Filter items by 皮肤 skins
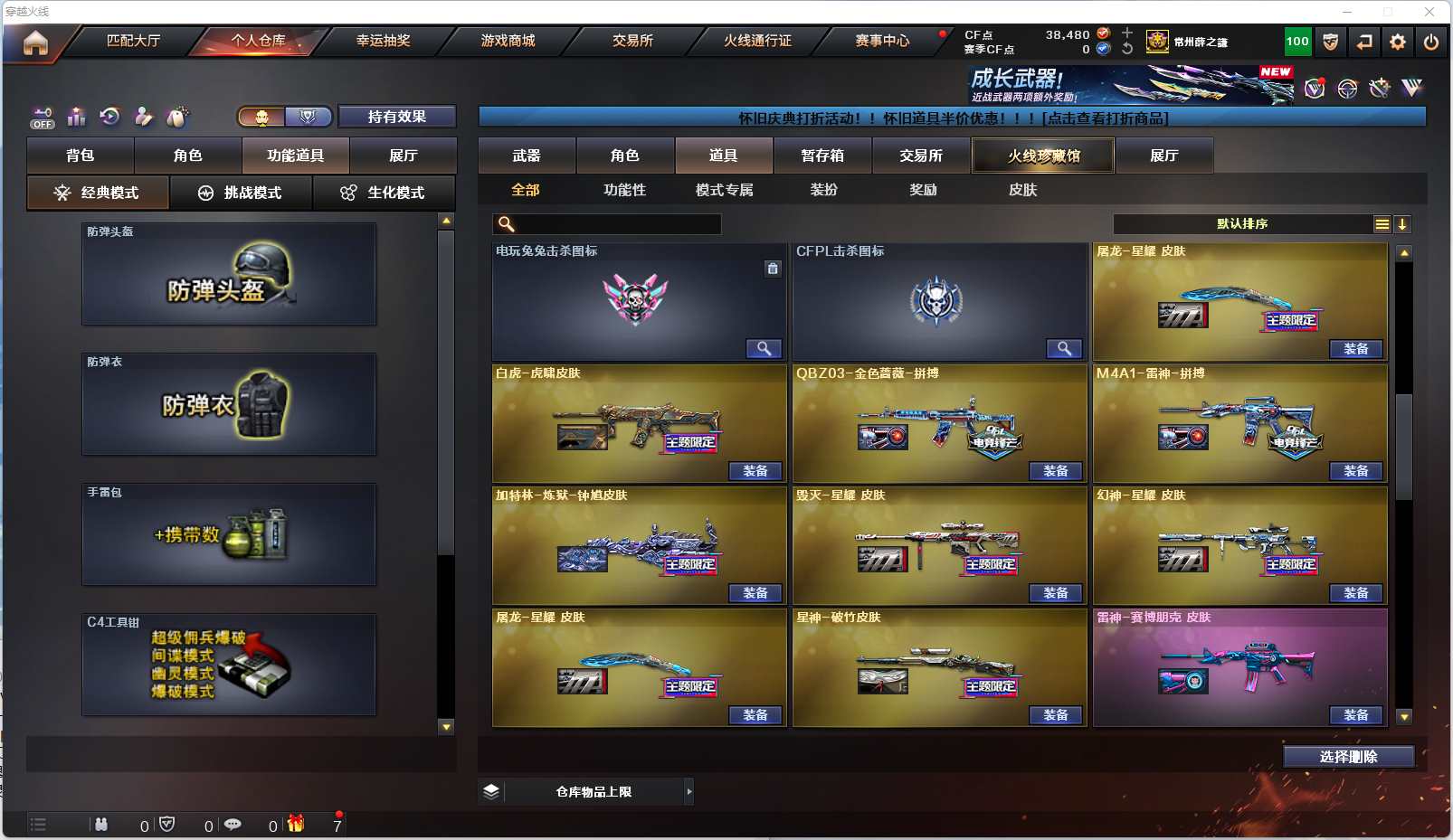The width and height of the screenshot is (1453, 840). tap(1022, 190)
